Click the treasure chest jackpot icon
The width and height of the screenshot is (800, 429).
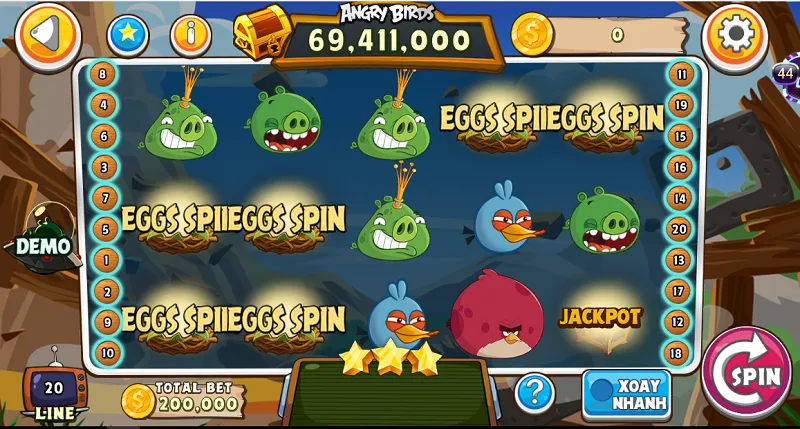(261, 32)
